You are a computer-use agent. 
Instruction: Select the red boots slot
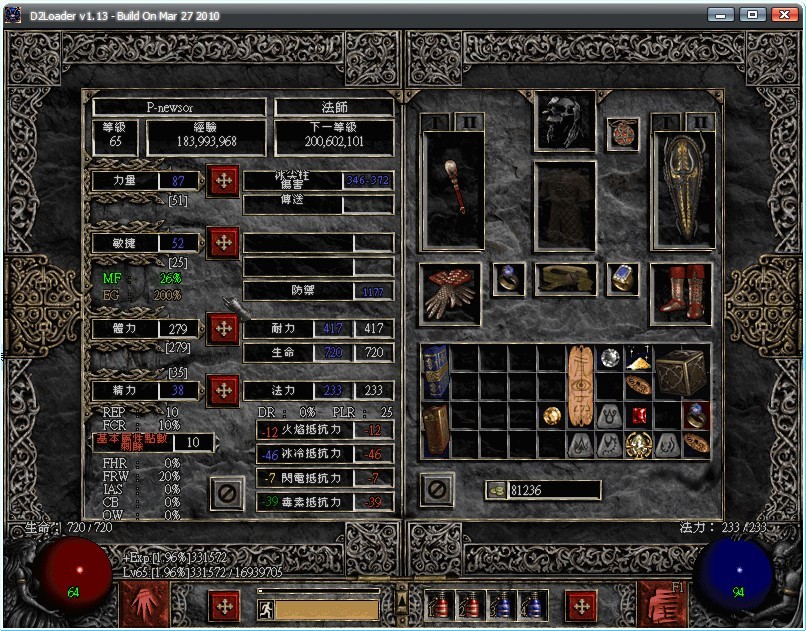coord(682,293)
